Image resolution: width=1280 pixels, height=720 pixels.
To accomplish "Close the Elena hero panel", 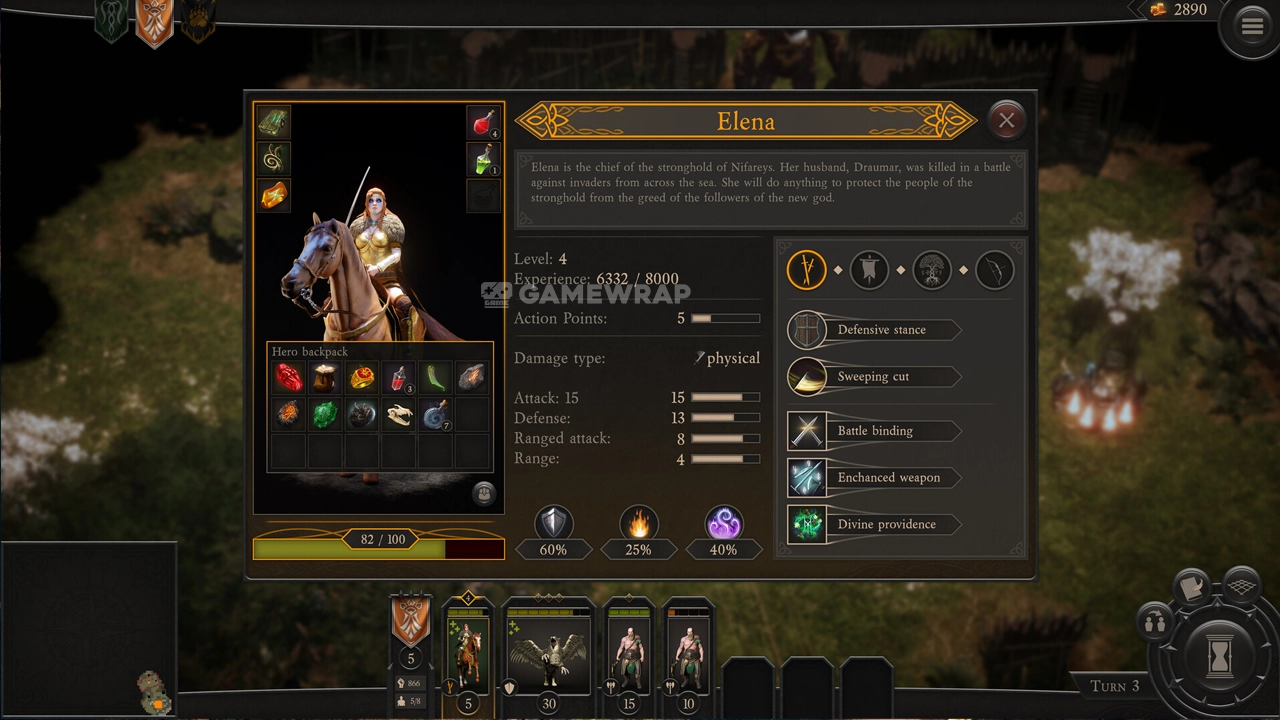I will 1006,121.
